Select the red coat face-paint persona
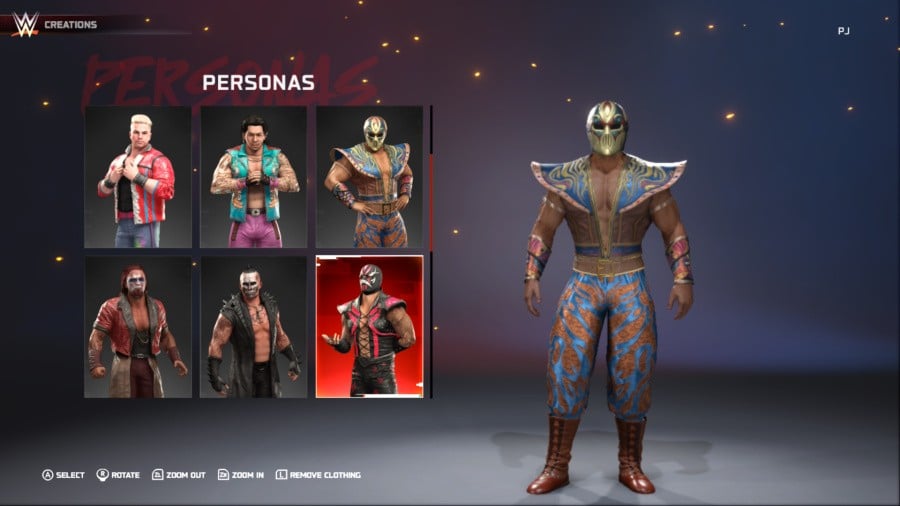The width and height of the screenshot is (900, 506). pos(138,326)
